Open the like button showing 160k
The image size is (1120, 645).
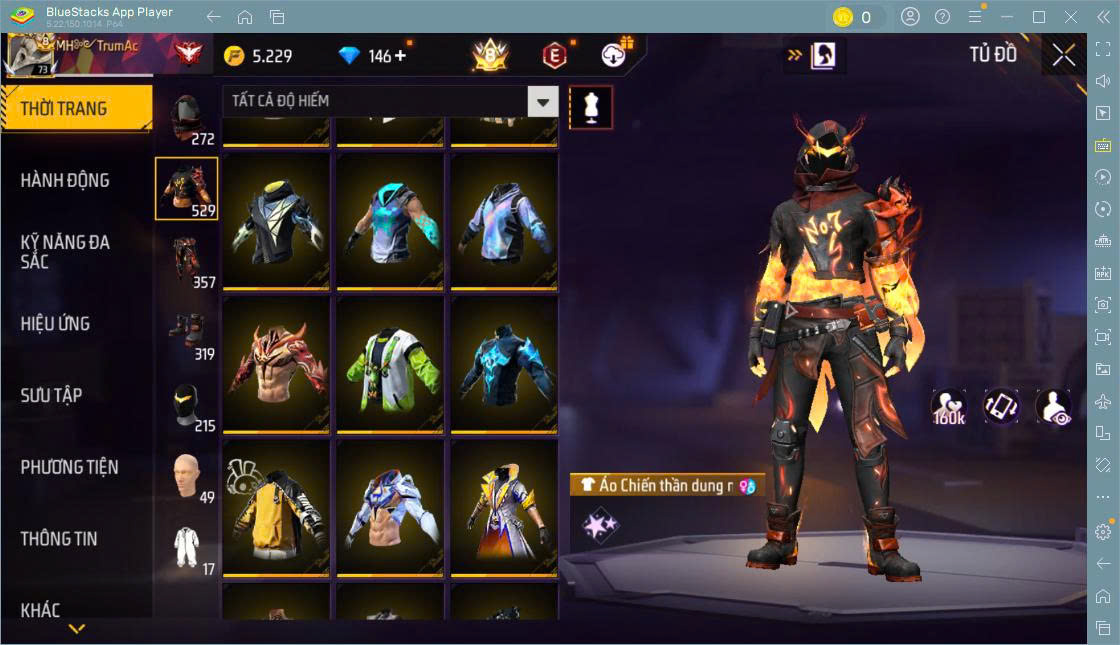(948, 407)
